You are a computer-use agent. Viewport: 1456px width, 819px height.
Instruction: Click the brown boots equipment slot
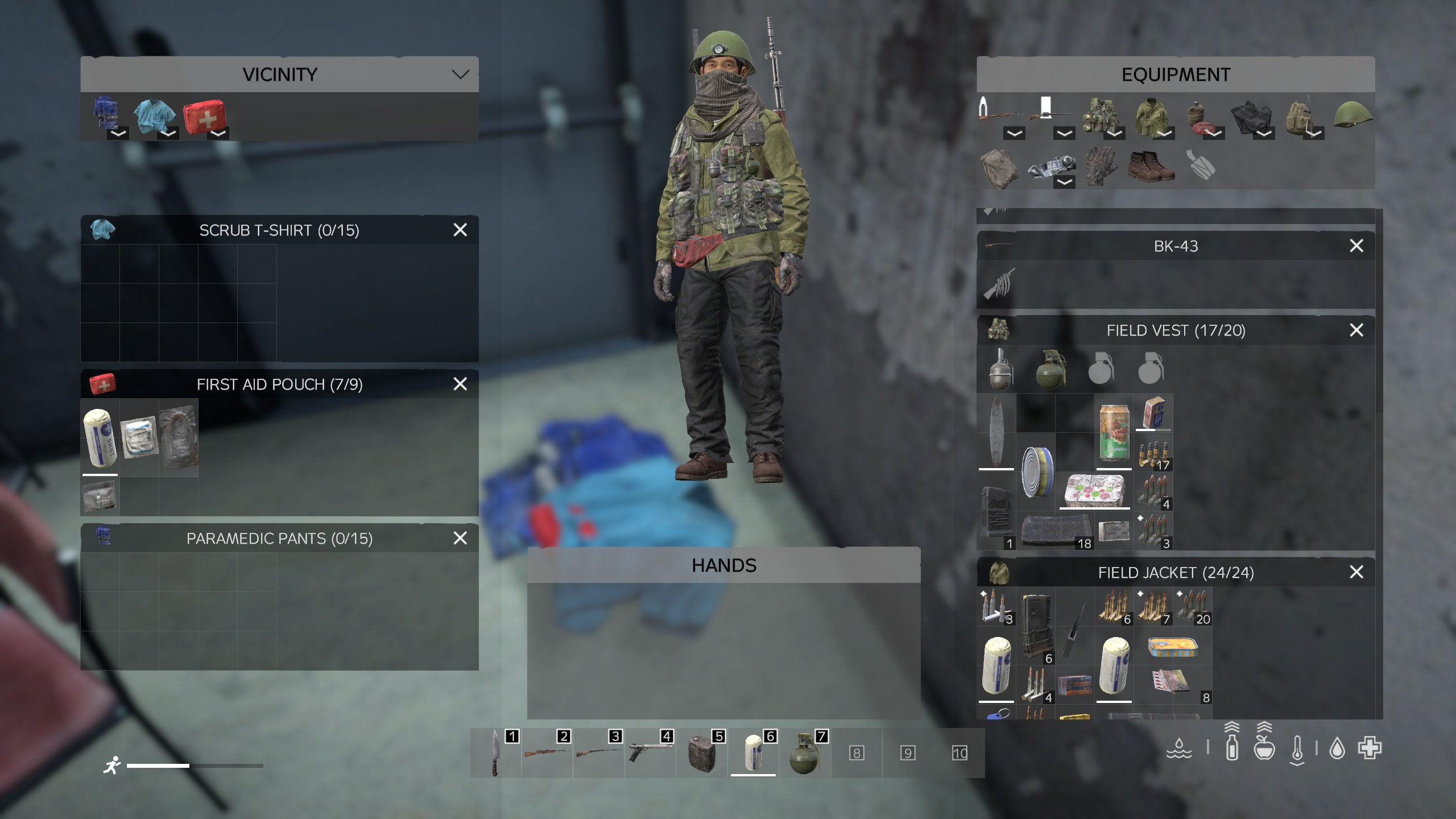1151,167
